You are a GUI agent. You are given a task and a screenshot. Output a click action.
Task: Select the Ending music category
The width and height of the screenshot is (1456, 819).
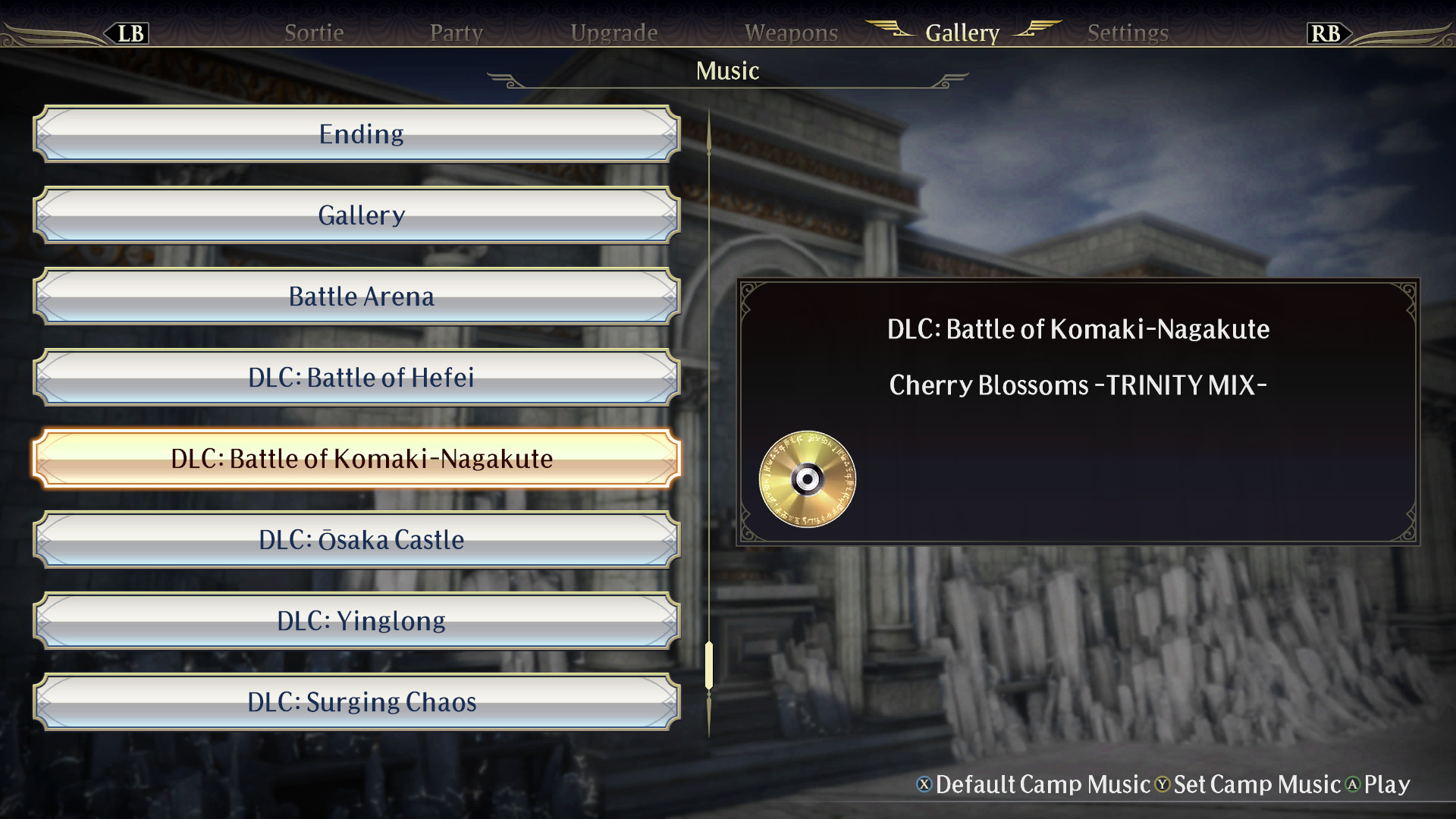pos(361,133)
